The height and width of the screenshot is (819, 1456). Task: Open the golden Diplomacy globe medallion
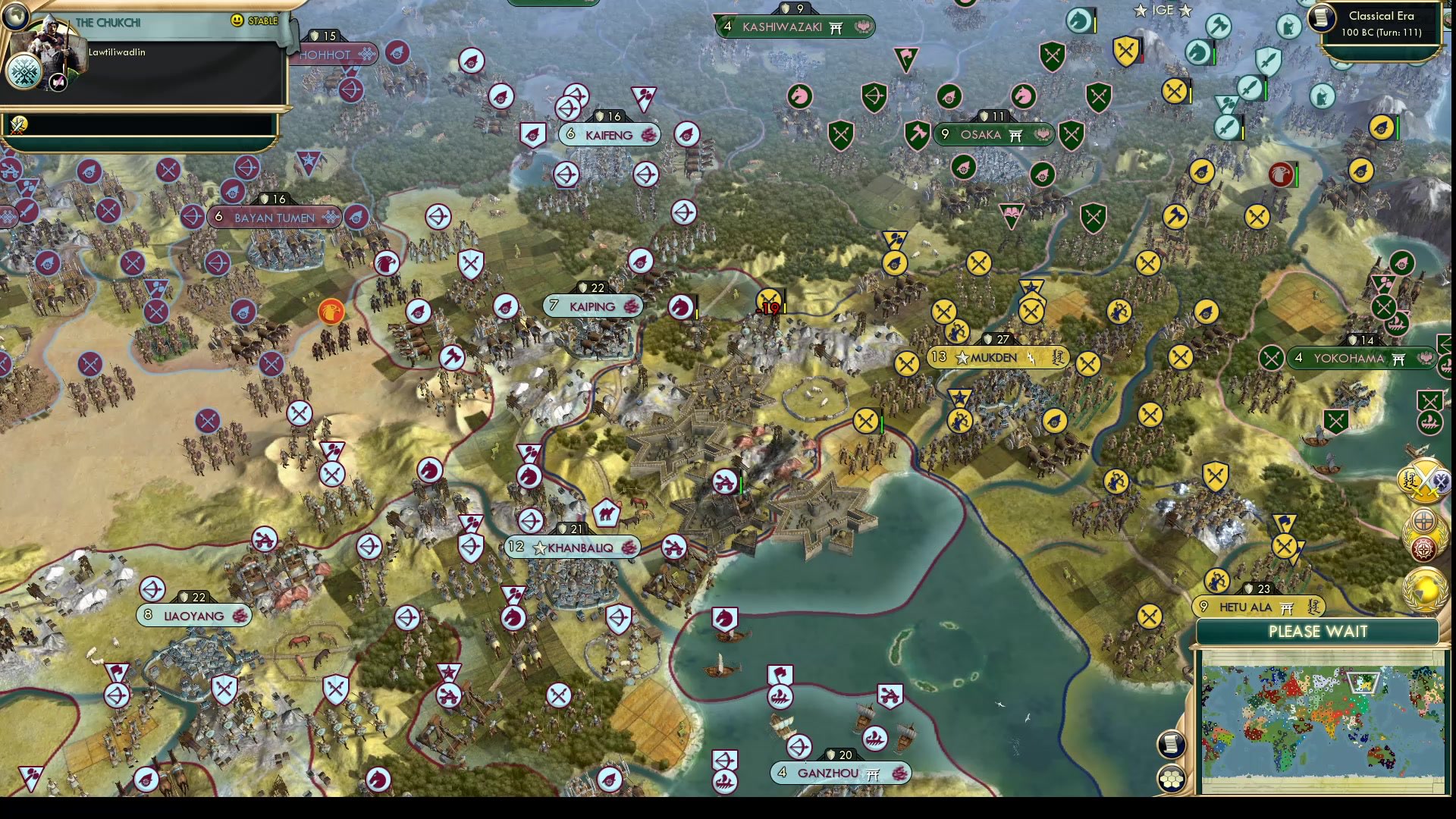[1423, 589]
